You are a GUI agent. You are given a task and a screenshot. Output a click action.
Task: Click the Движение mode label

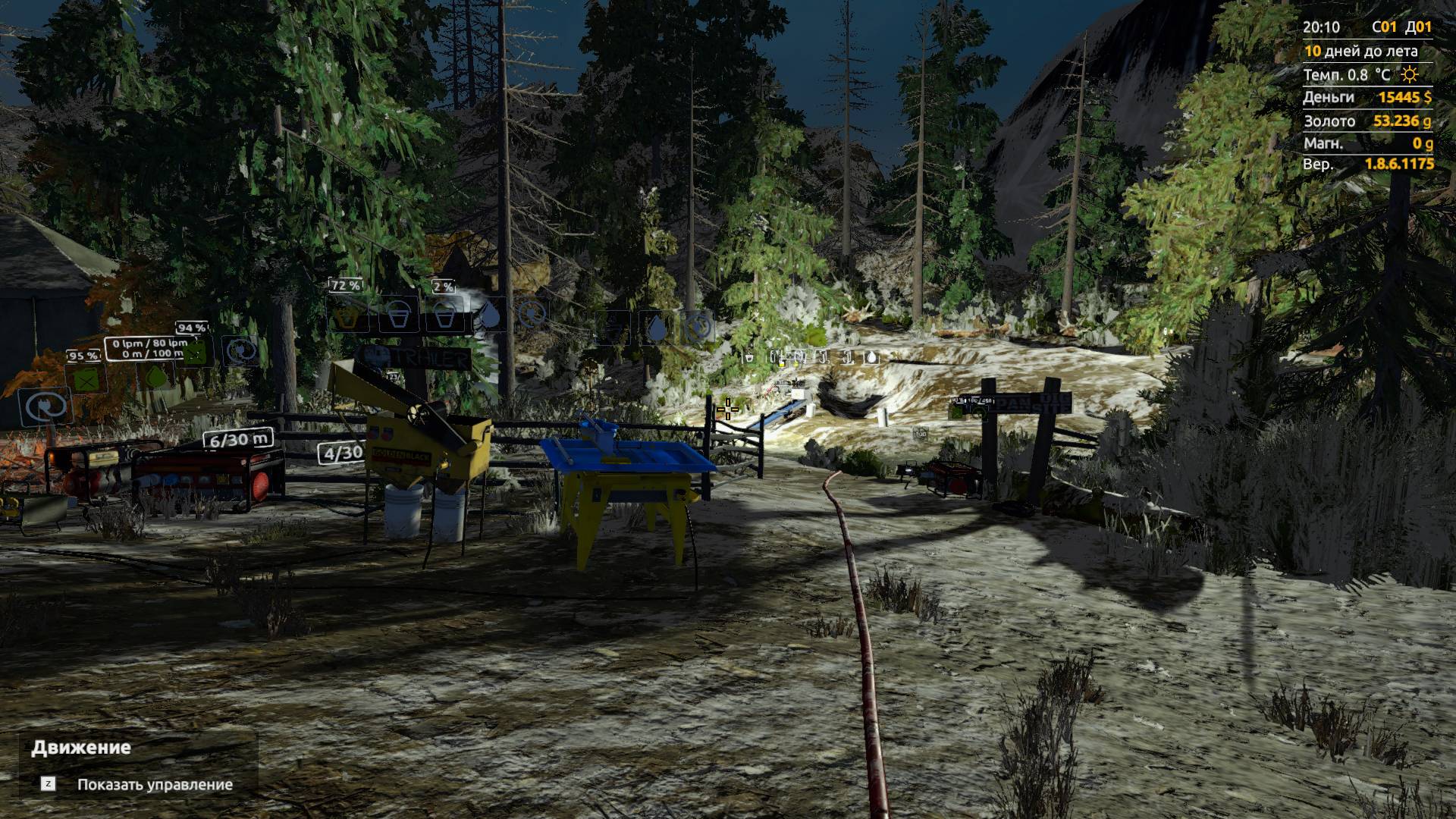[81, 747]
